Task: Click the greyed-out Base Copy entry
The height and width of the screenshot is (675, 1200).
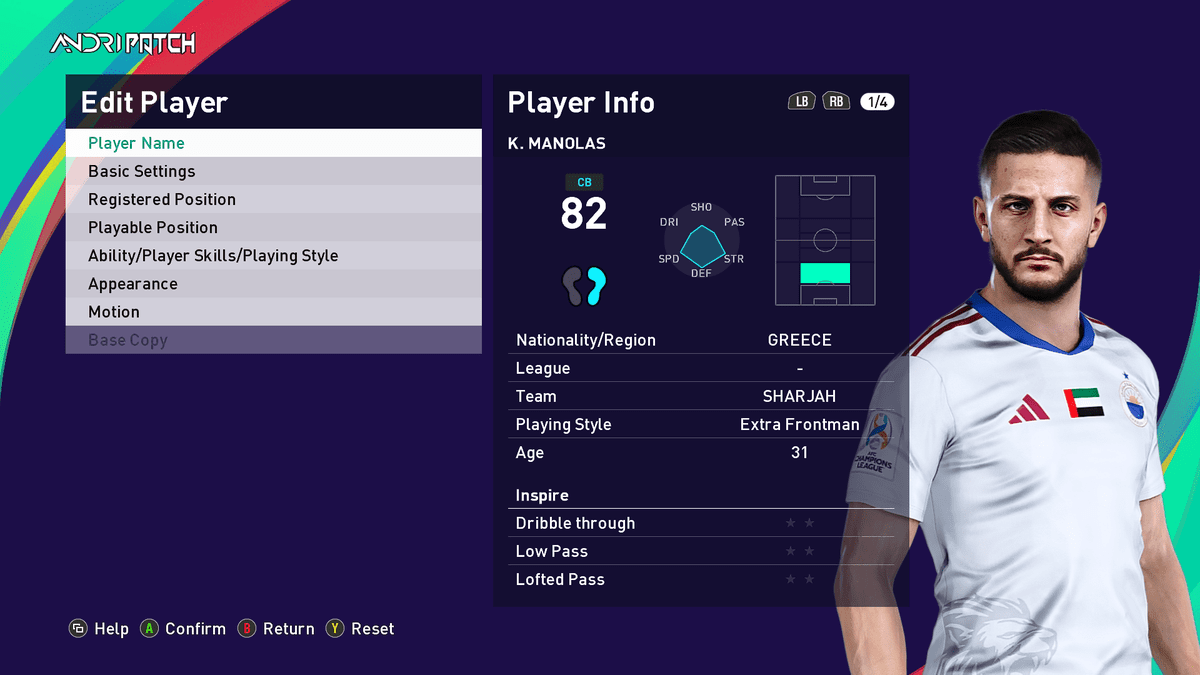Action: coord(273,339)
